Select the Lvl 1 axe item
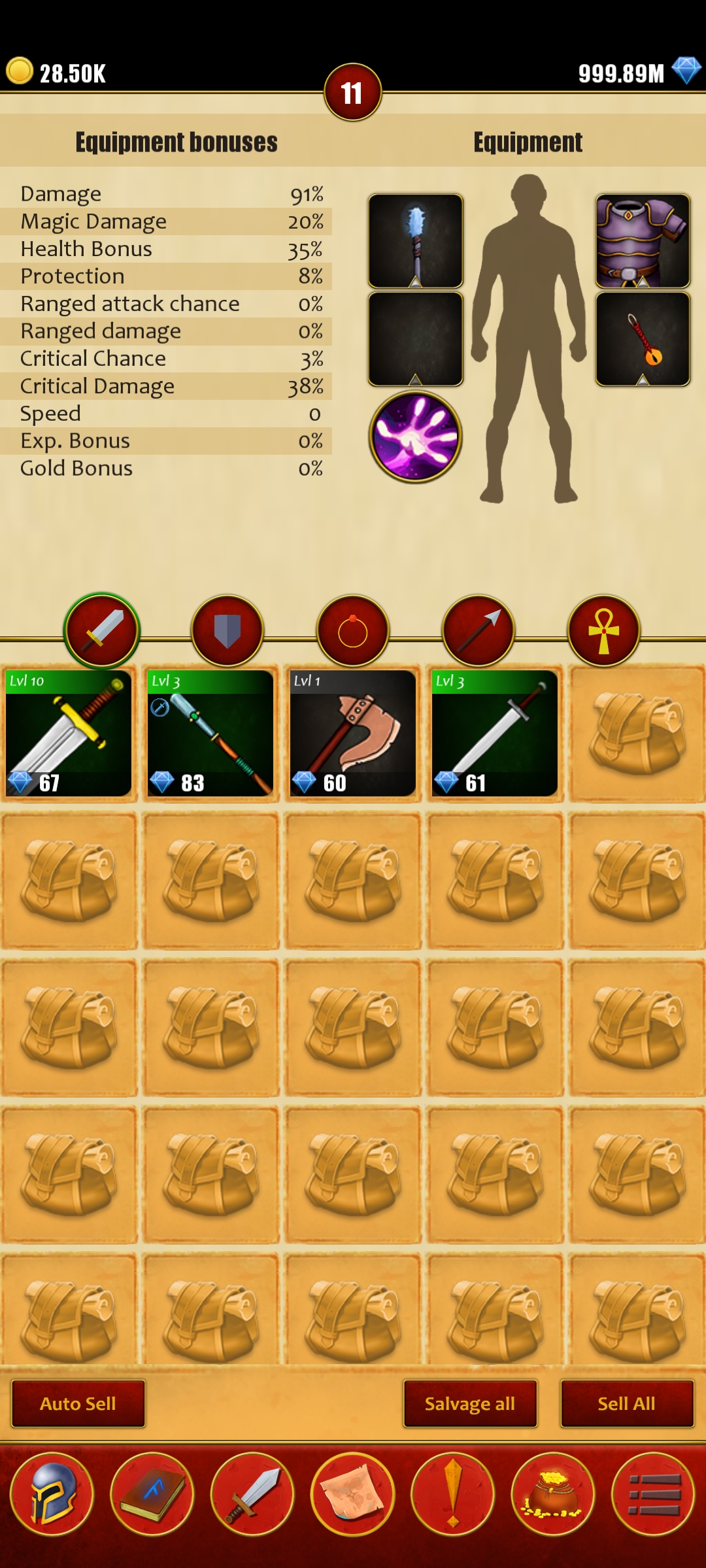Viewport: 706px width, 1568px height. [352, 733]
